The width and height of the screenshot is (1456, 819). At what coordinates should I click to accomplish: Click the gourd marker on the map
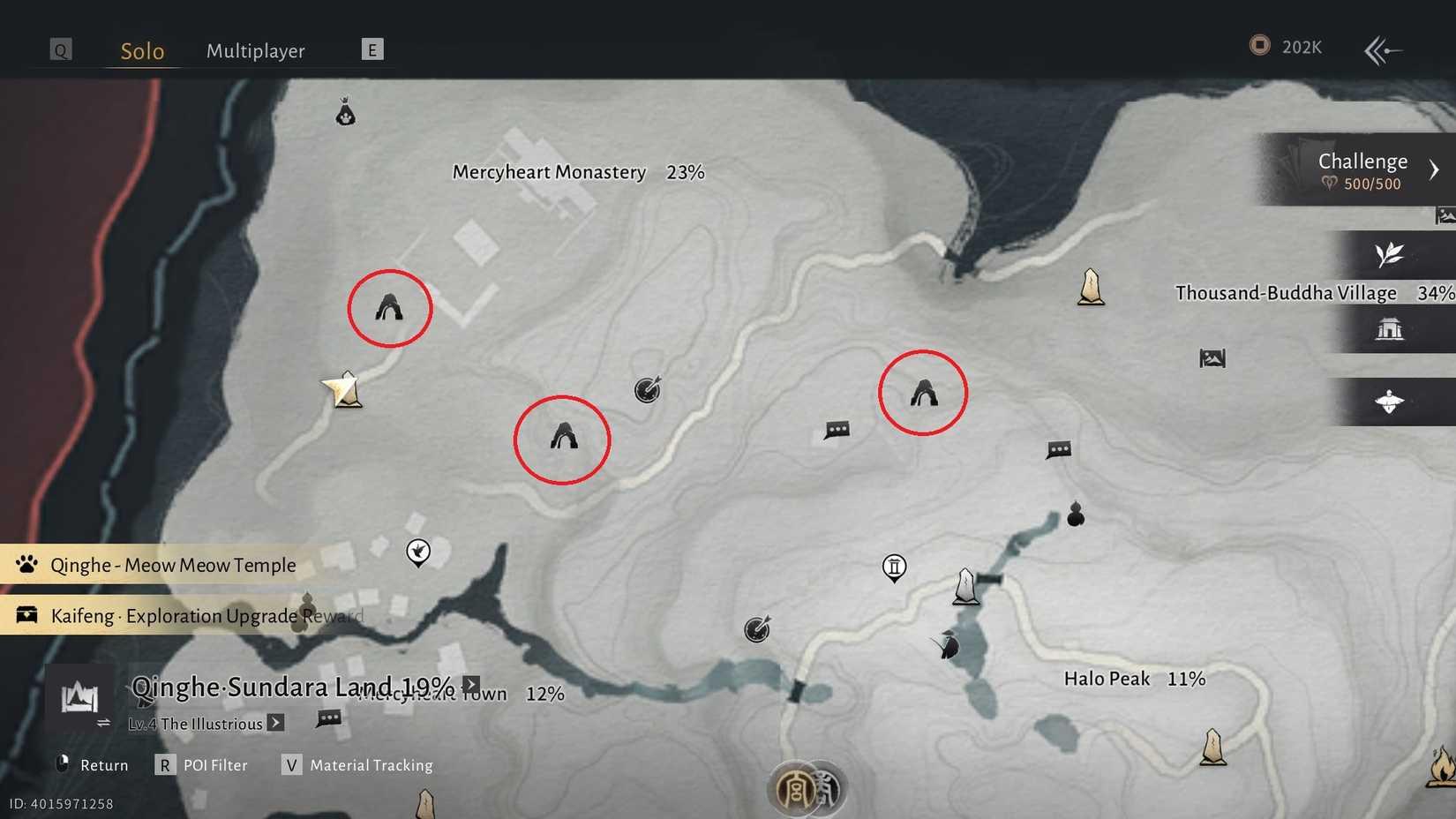point(1075,515)
